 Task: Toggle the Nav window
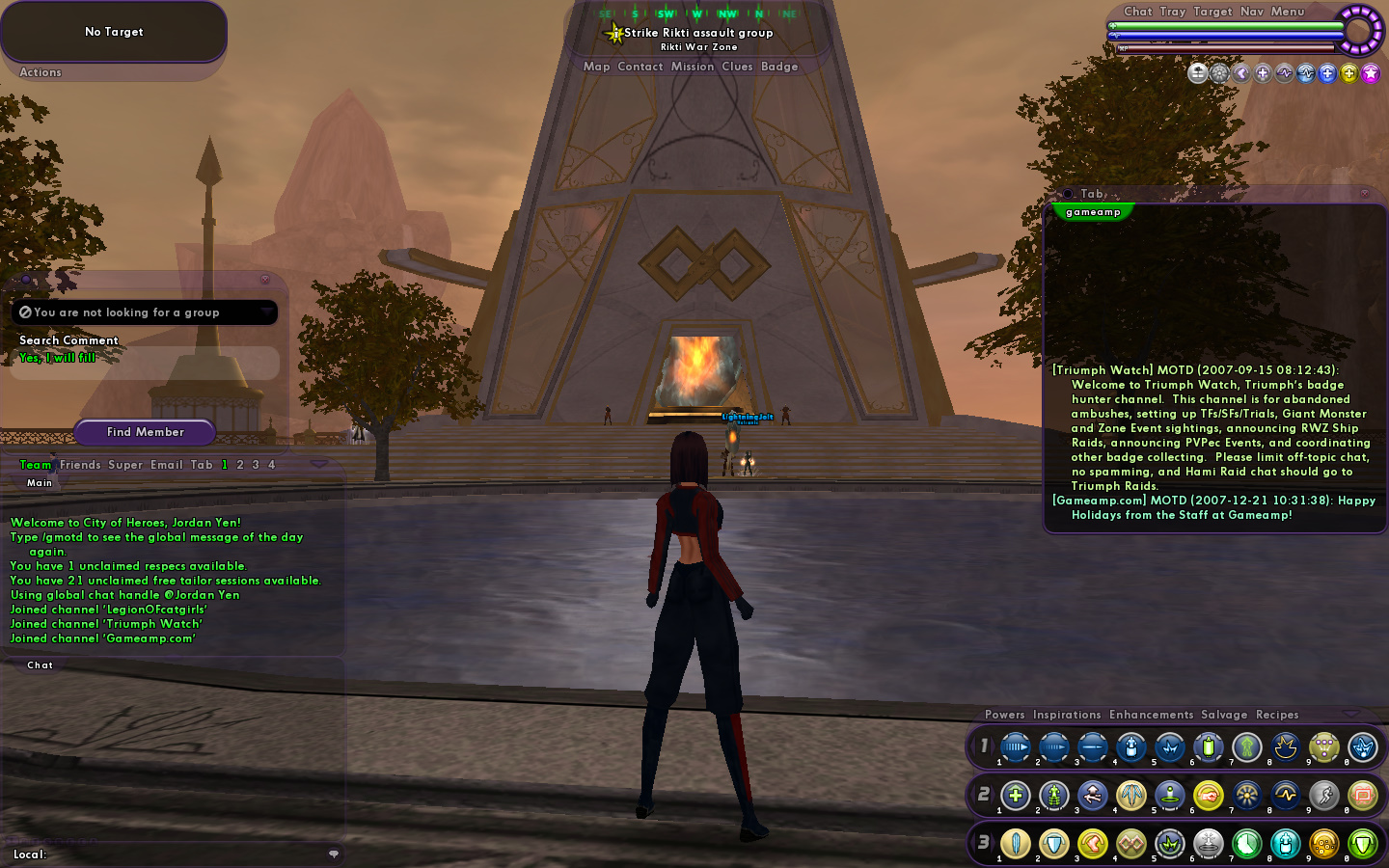coord(1252,12)
